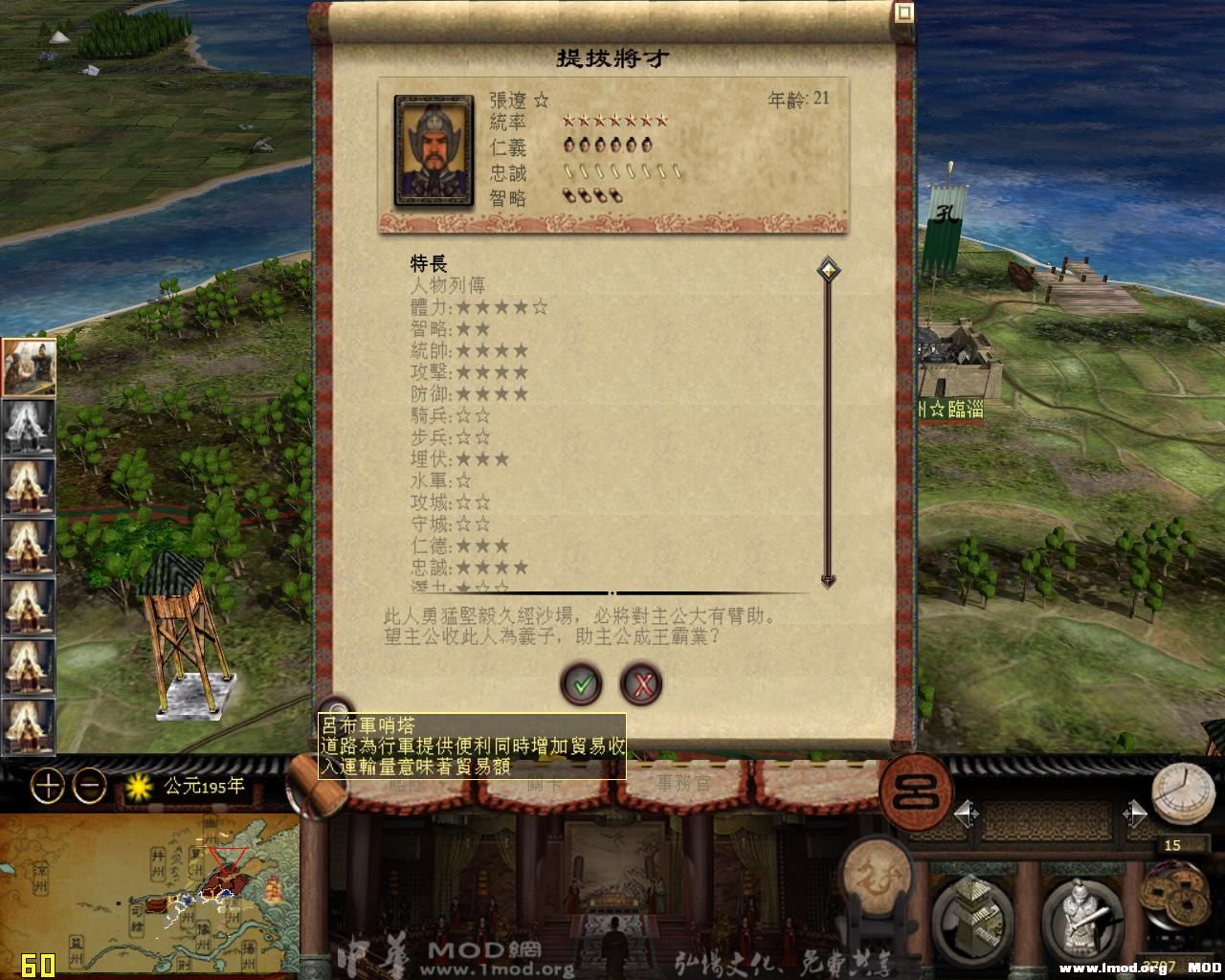Click the scroll icon in the top-right corner

coord(902,11)
